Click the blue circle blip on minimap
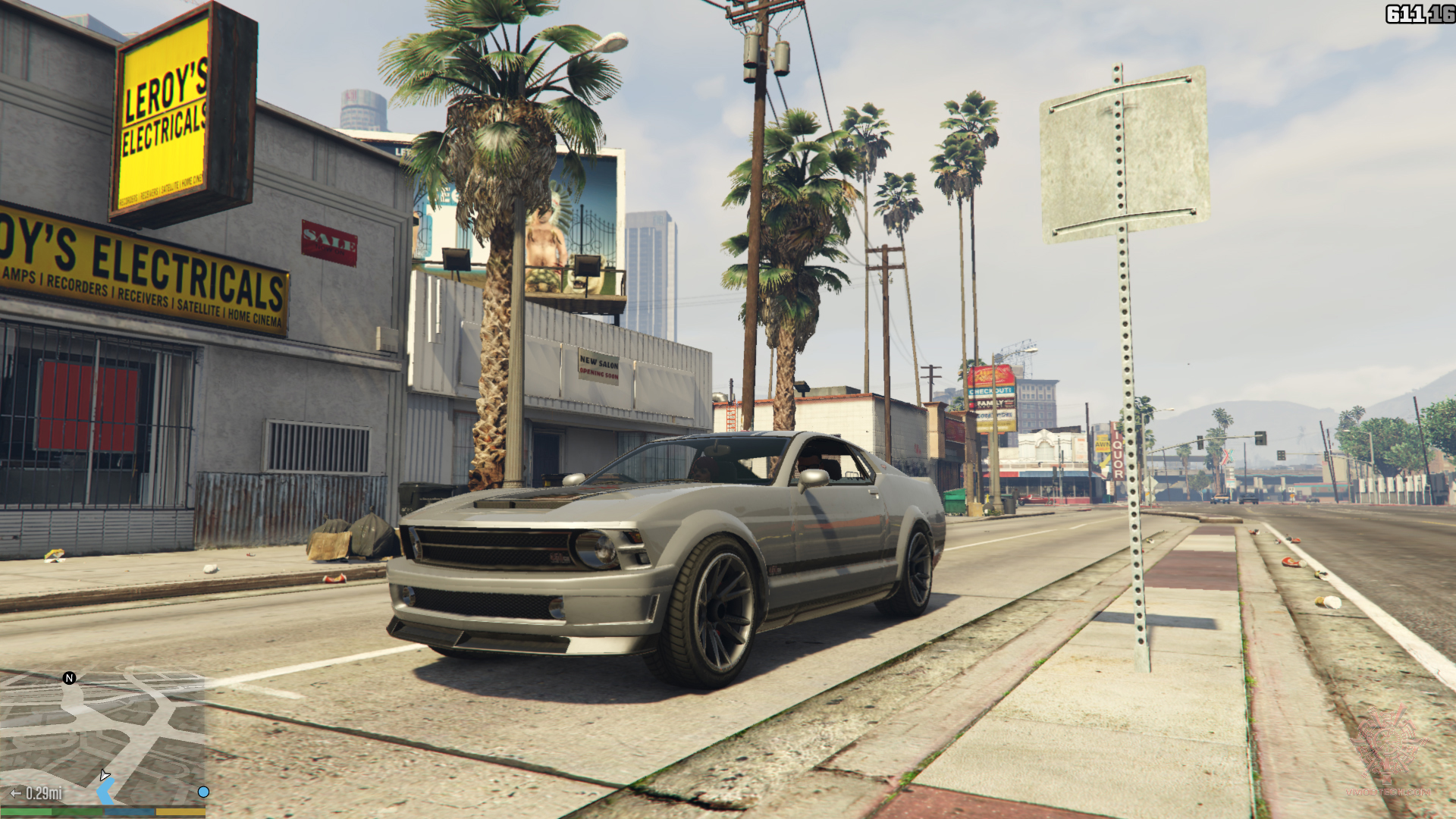 [203, 792]
